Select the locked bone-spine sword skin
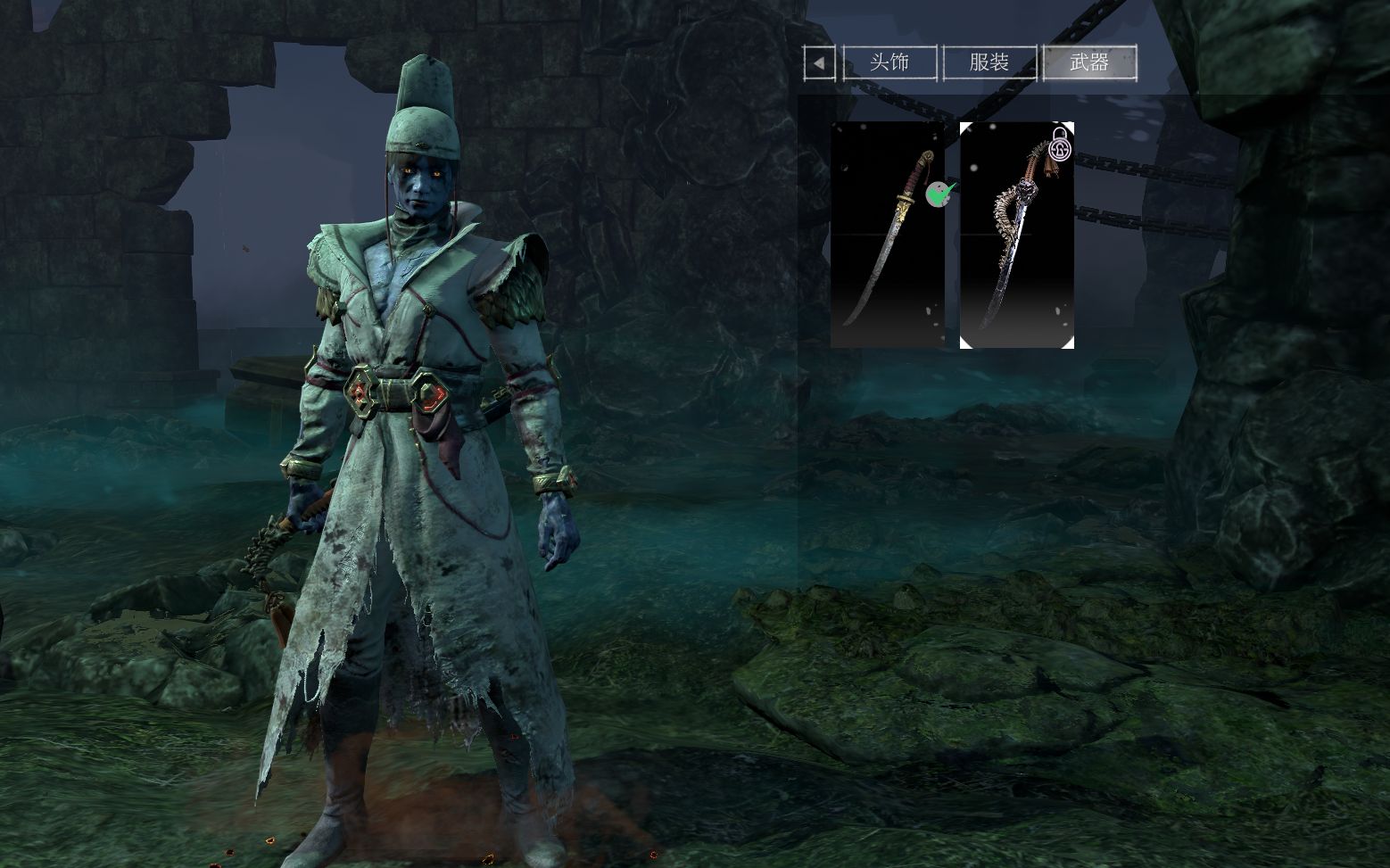This screenshot has width=1390, height=868. (x=1016, y=235)
